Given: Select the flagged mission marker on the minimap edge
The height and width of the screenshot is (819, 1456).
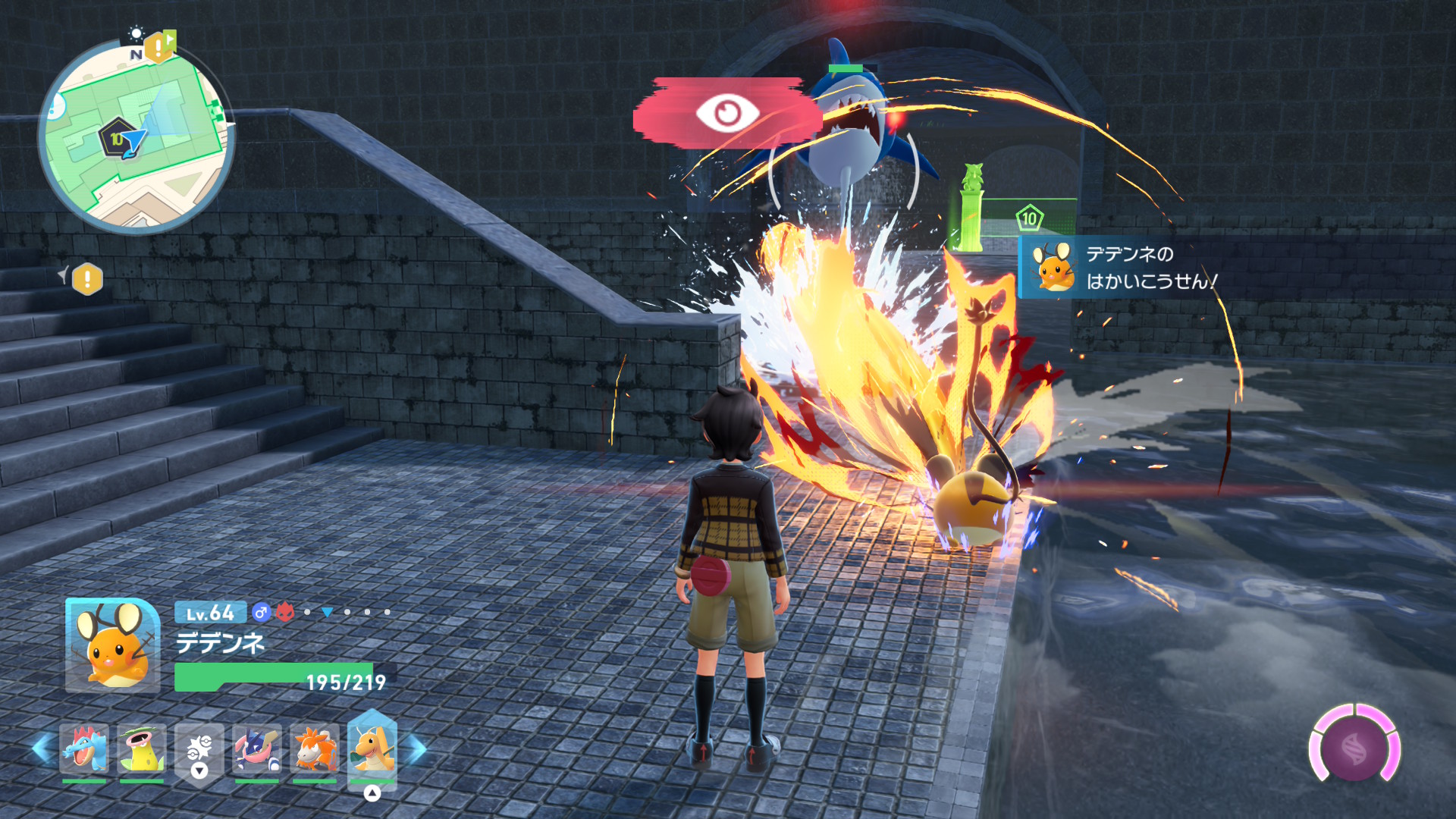Looking at the screenshot, I should (159, 47).
